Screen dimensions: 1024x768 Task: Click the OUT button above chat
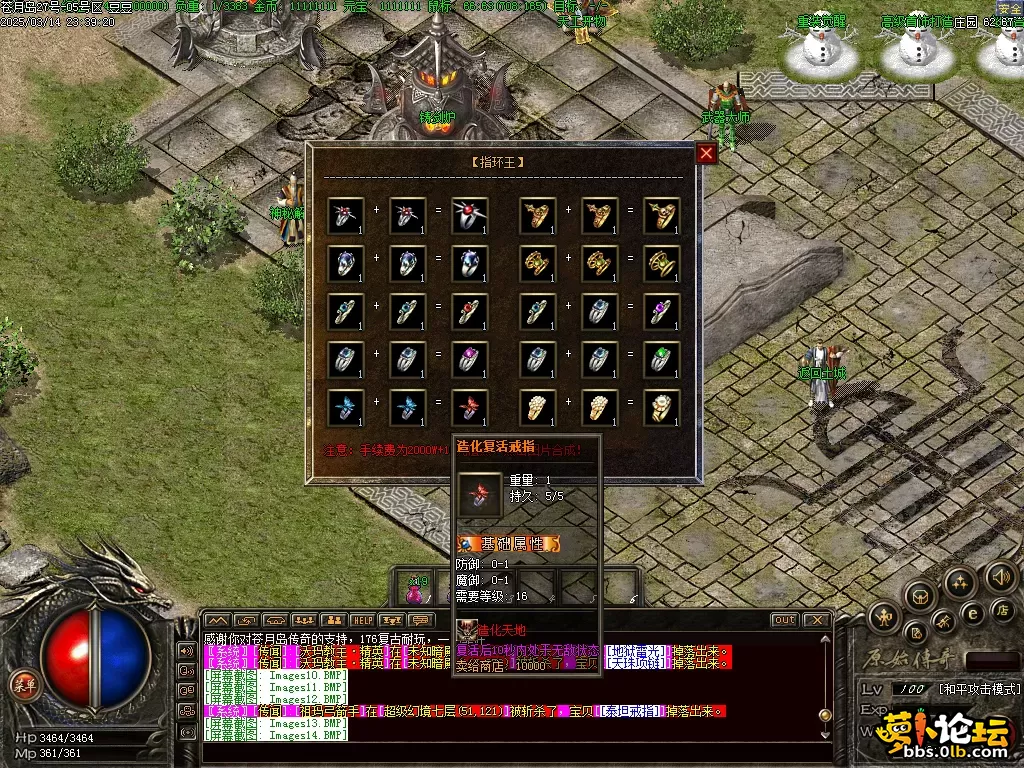[785, 620]
